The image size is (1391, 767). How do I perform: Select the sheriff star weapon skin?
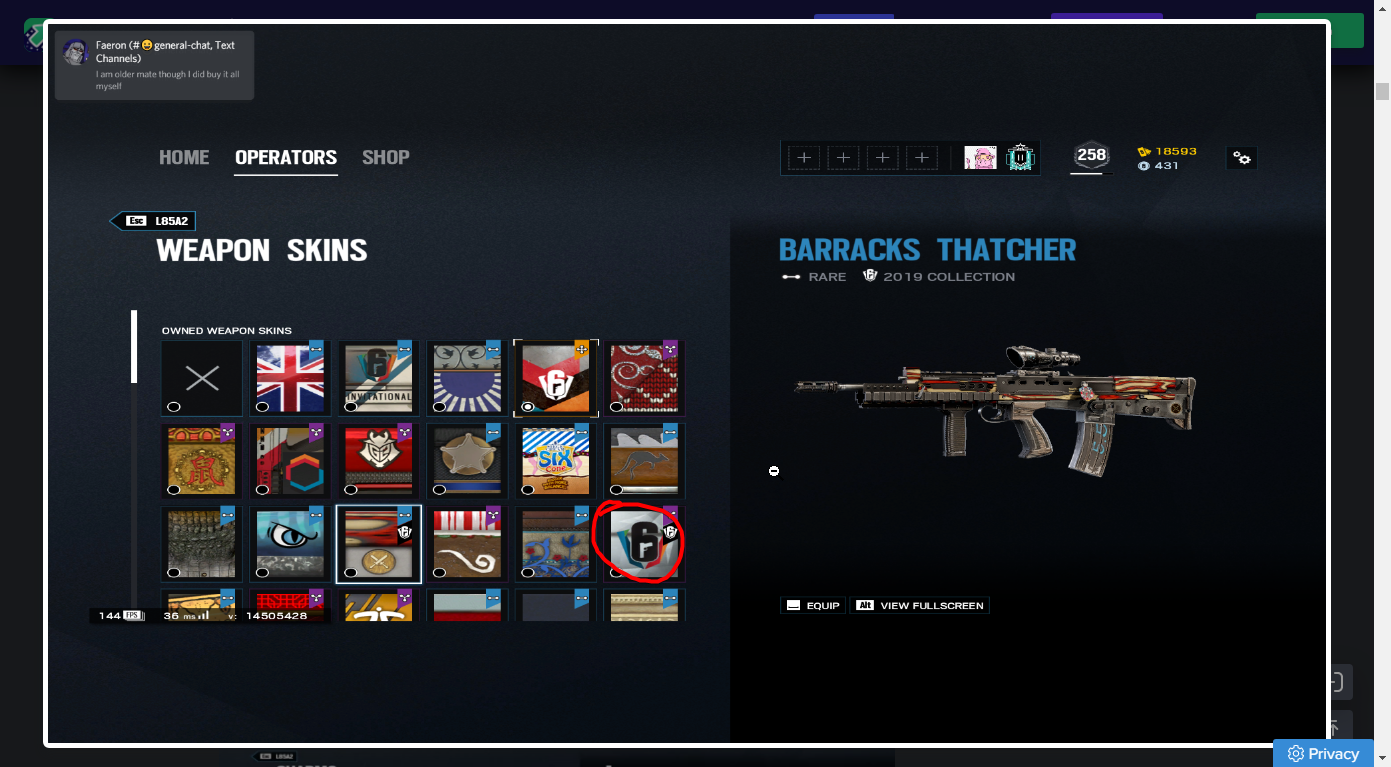pos(467,461)
